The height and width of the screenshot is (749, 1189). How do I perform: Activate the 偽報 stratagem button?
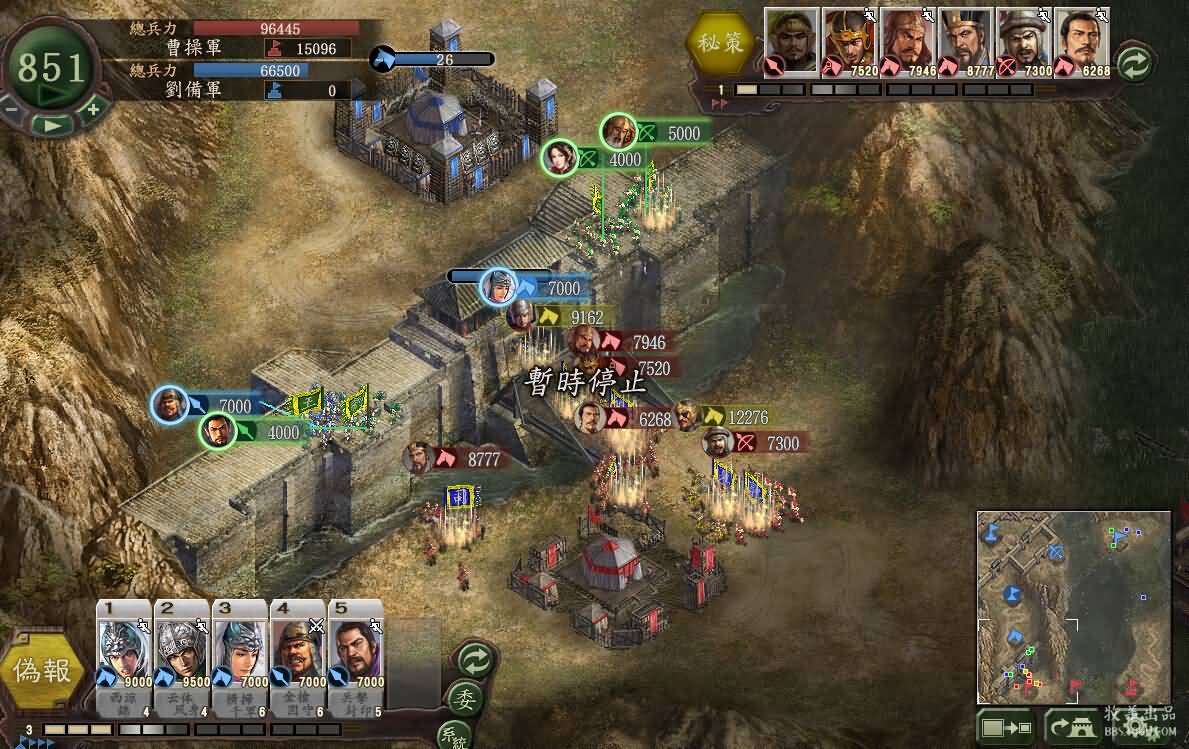[x=42, y=670]
